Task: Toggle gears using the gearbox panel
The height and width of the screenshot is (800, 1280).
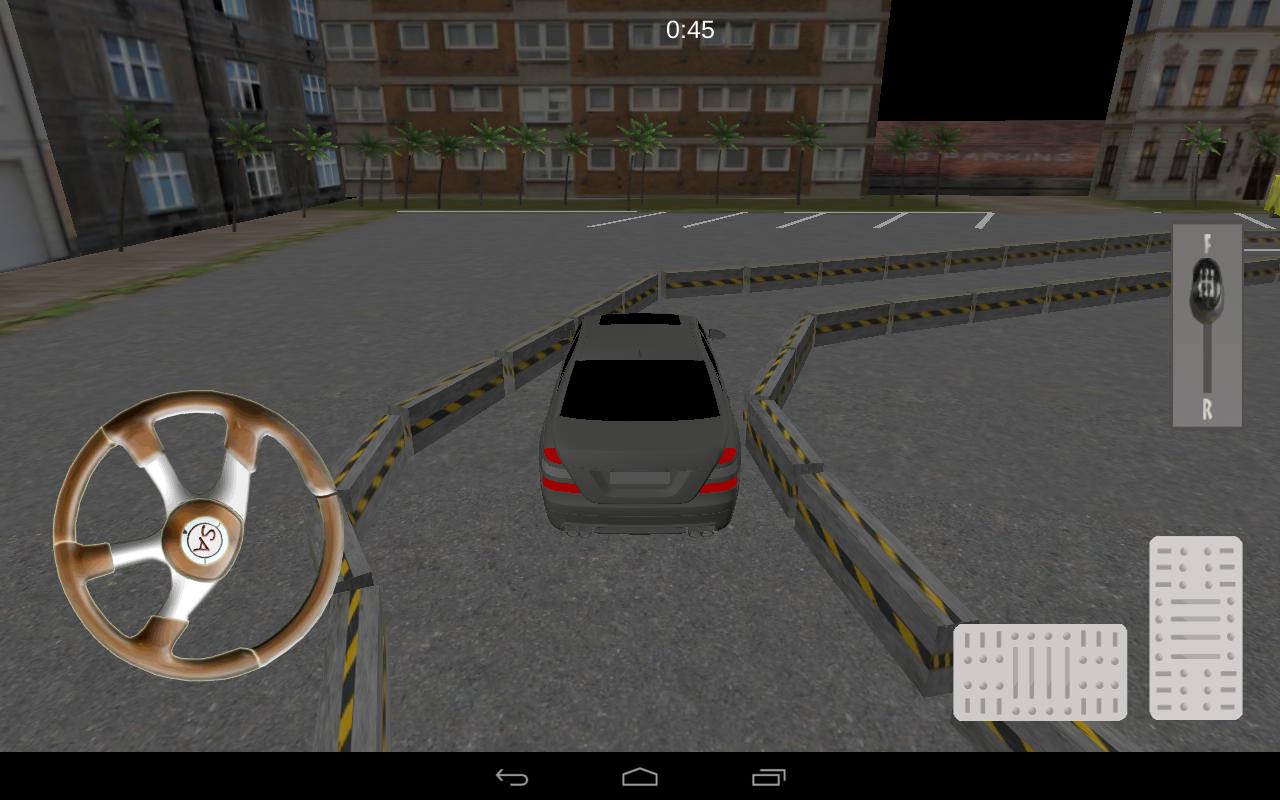Action: (1205, 325)
